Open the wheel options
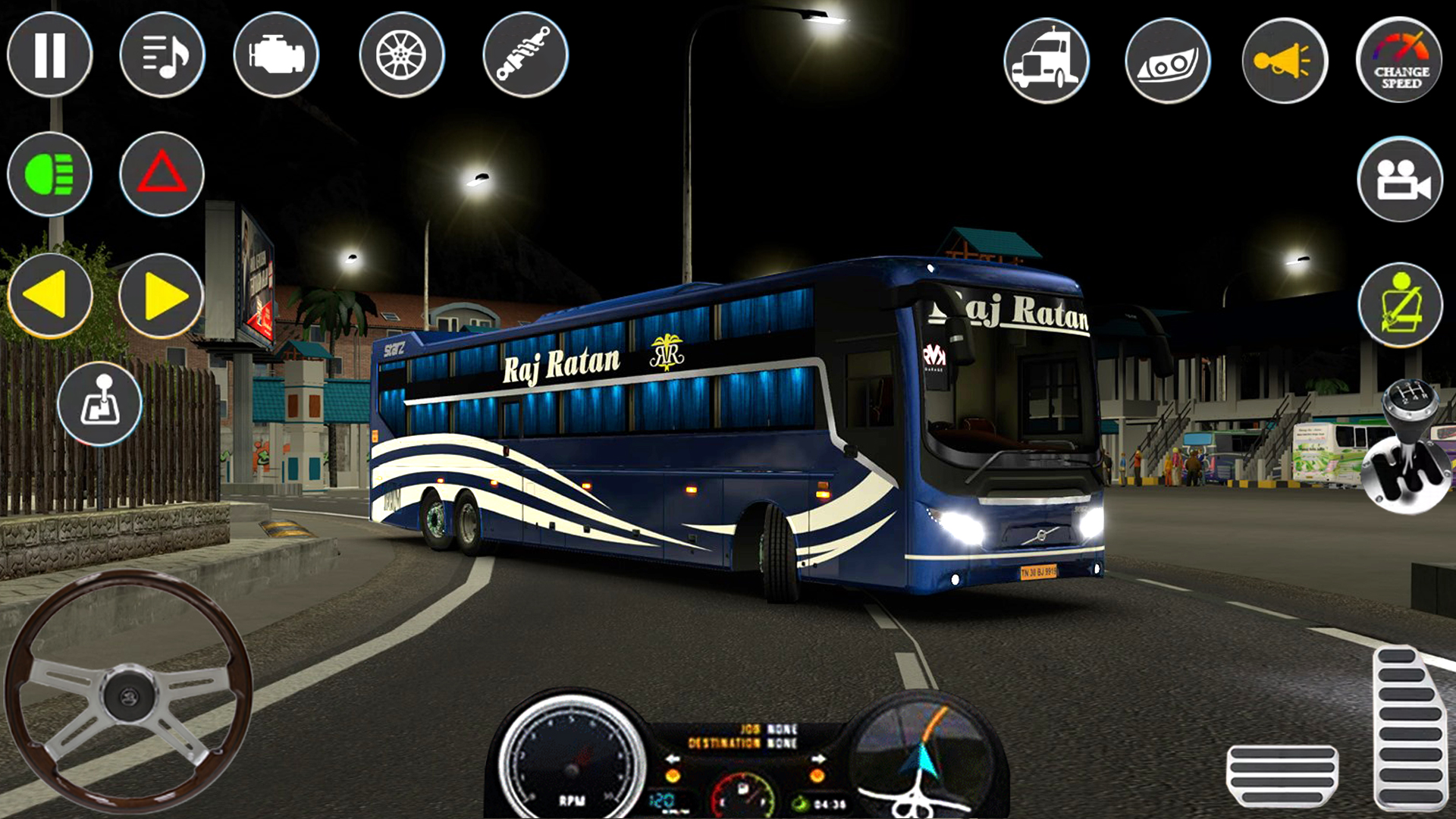 (x=402, y=55)
